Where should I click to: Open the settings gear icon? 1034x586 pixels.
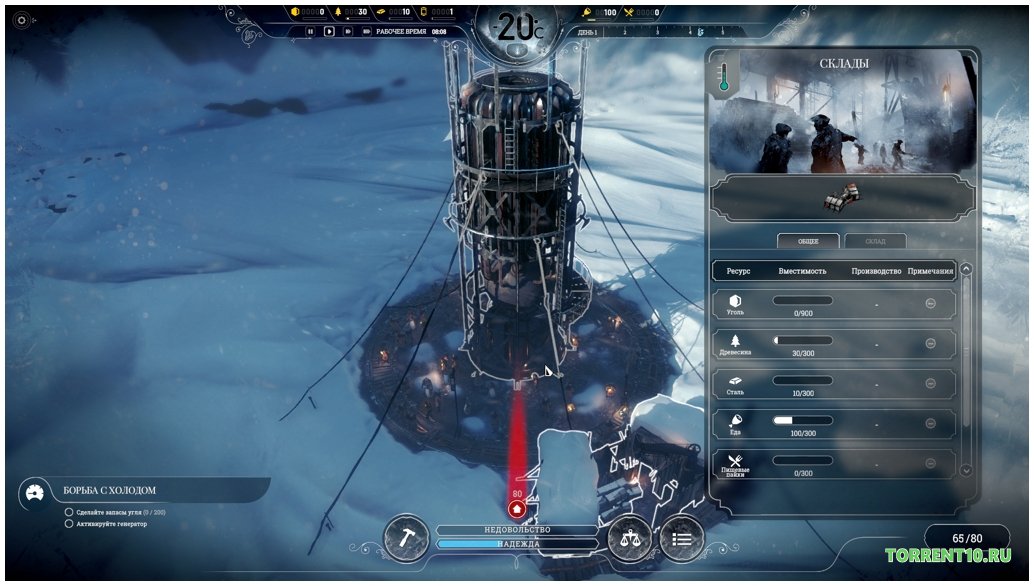pos(22,20)
